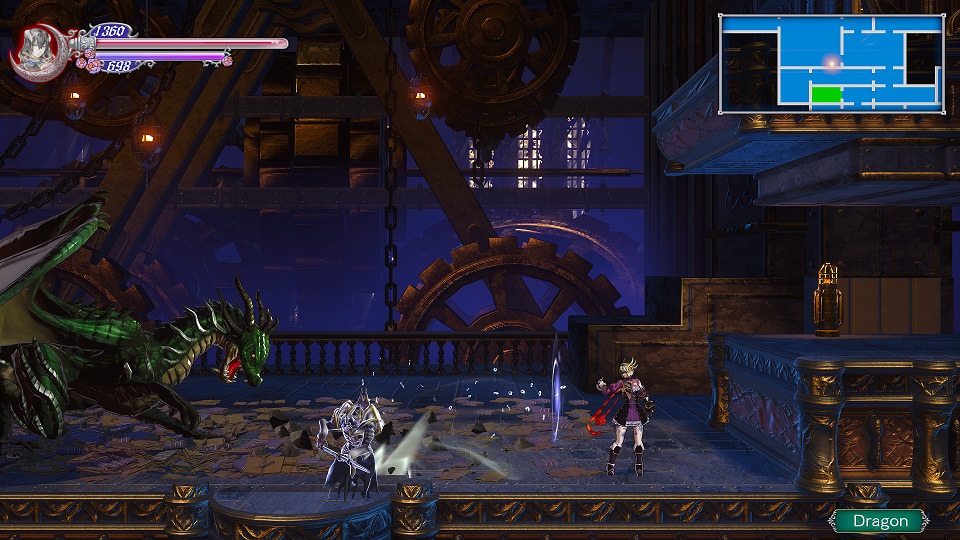Open the castle minimap

pyautogui.click(x=831, y=63)
